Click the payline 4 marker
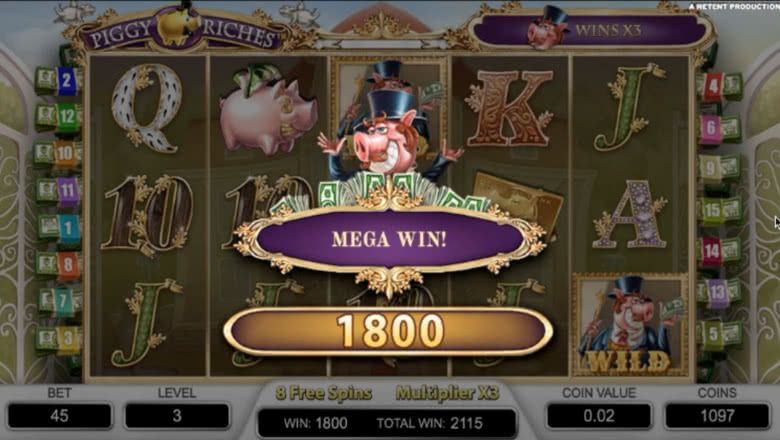 point(712,87)
